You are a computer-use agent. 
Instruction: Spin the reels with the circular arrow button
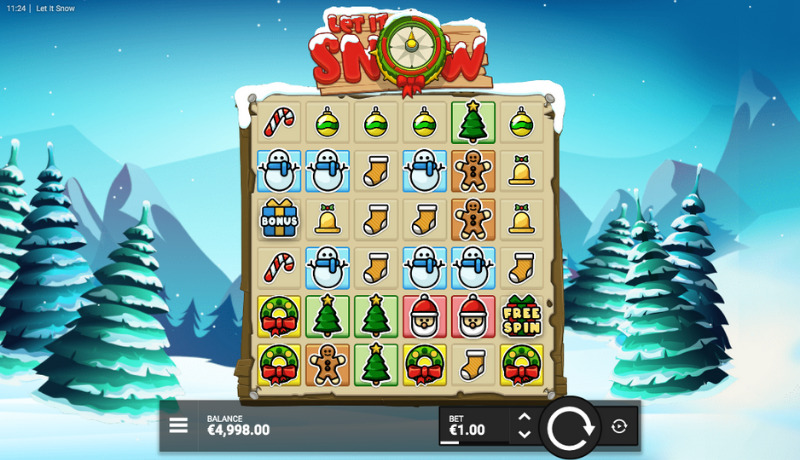pyautogui.click(x=570, y=427)
